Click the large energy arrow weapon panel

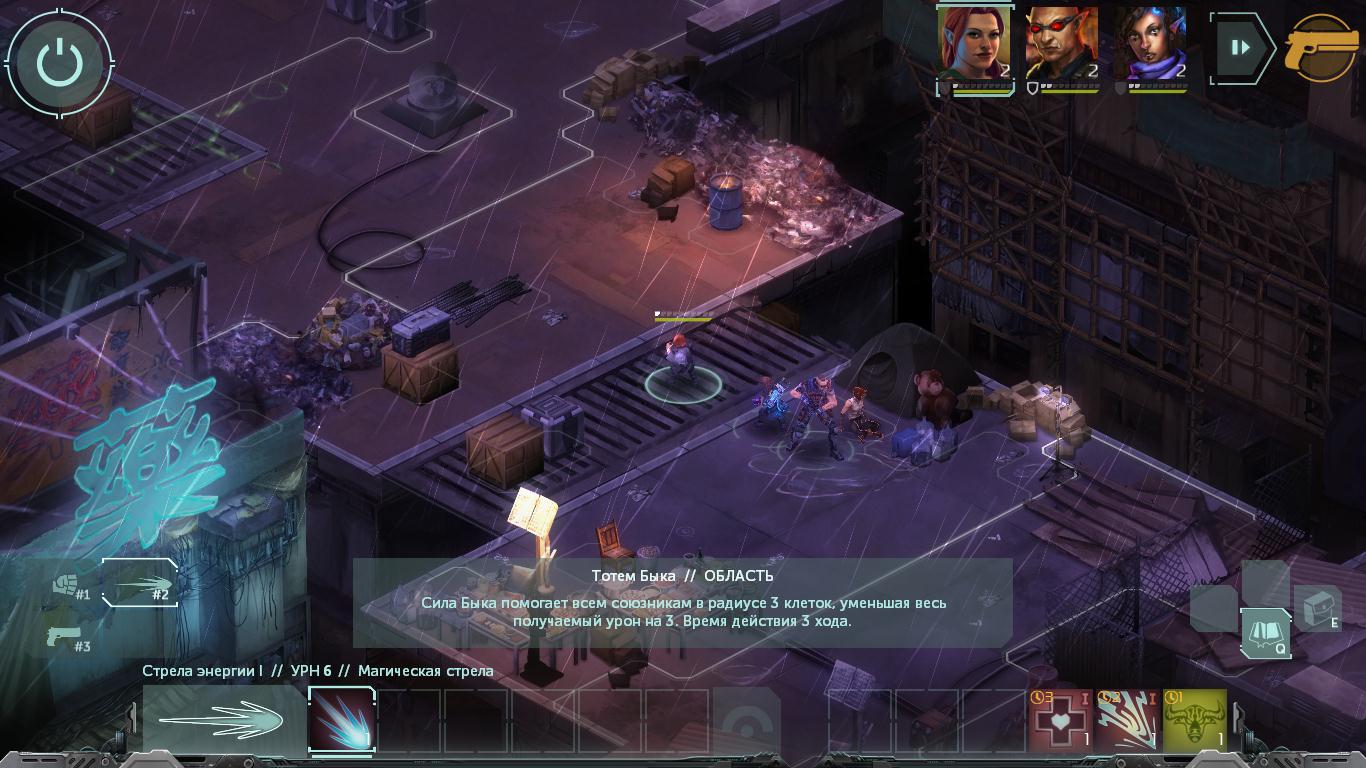point(223,719)
